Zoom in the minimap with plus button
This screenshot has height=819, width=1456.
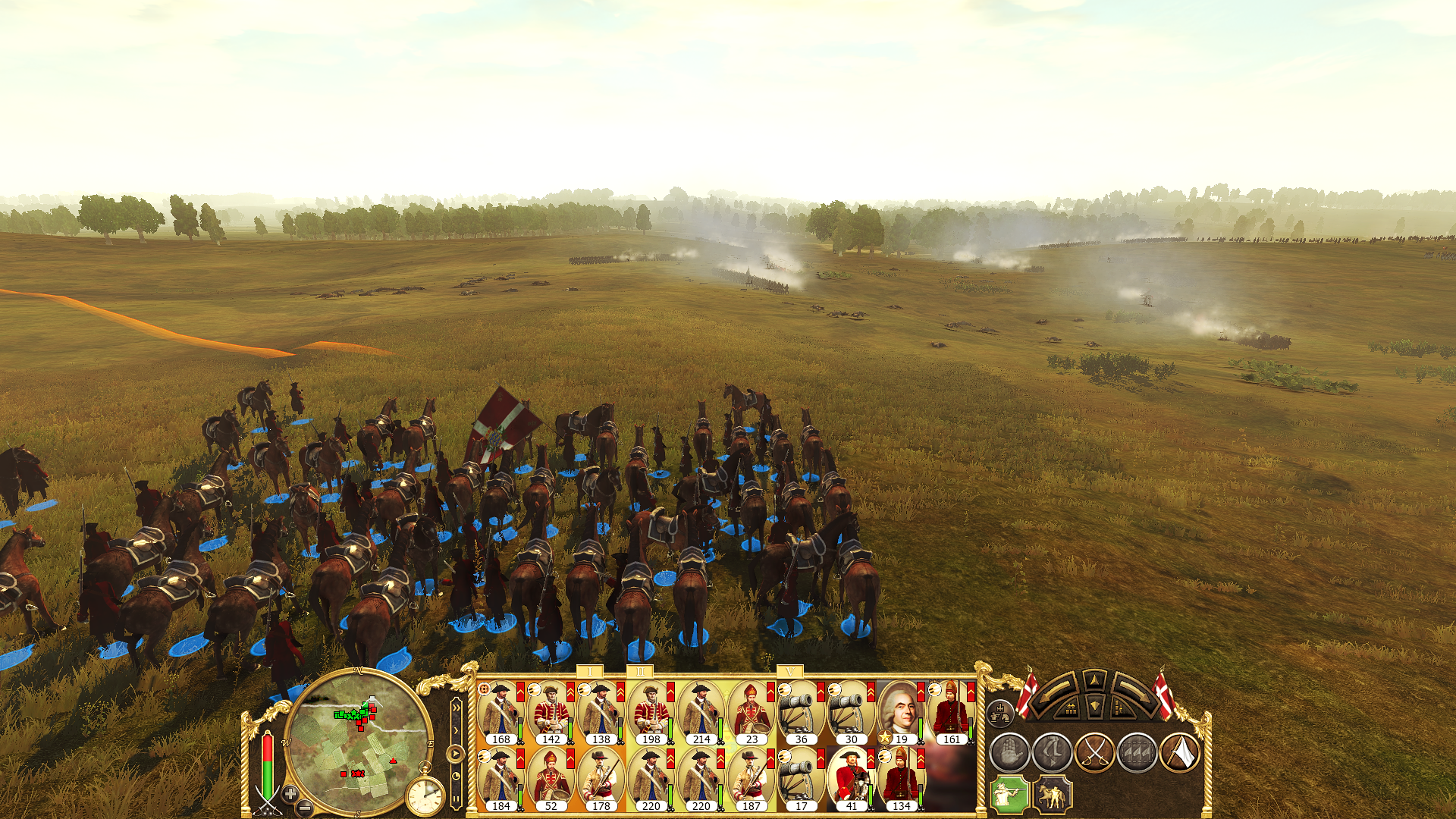(x=290, y=793)
